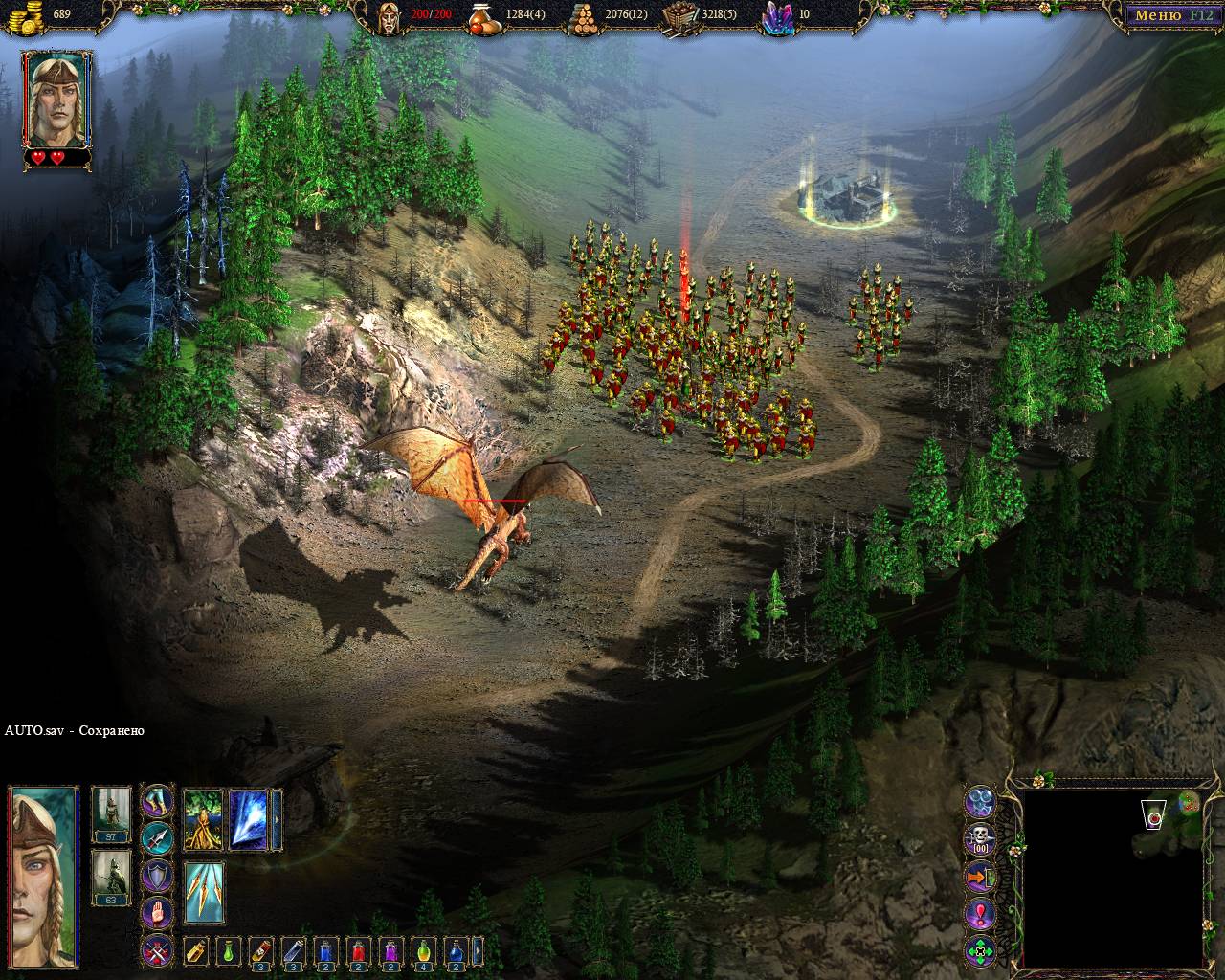The width and height of the screenshot is (1225, 980).
Task: Cast the blue ice shard spell
Action: pyautogui.click(x=249, y=819)
